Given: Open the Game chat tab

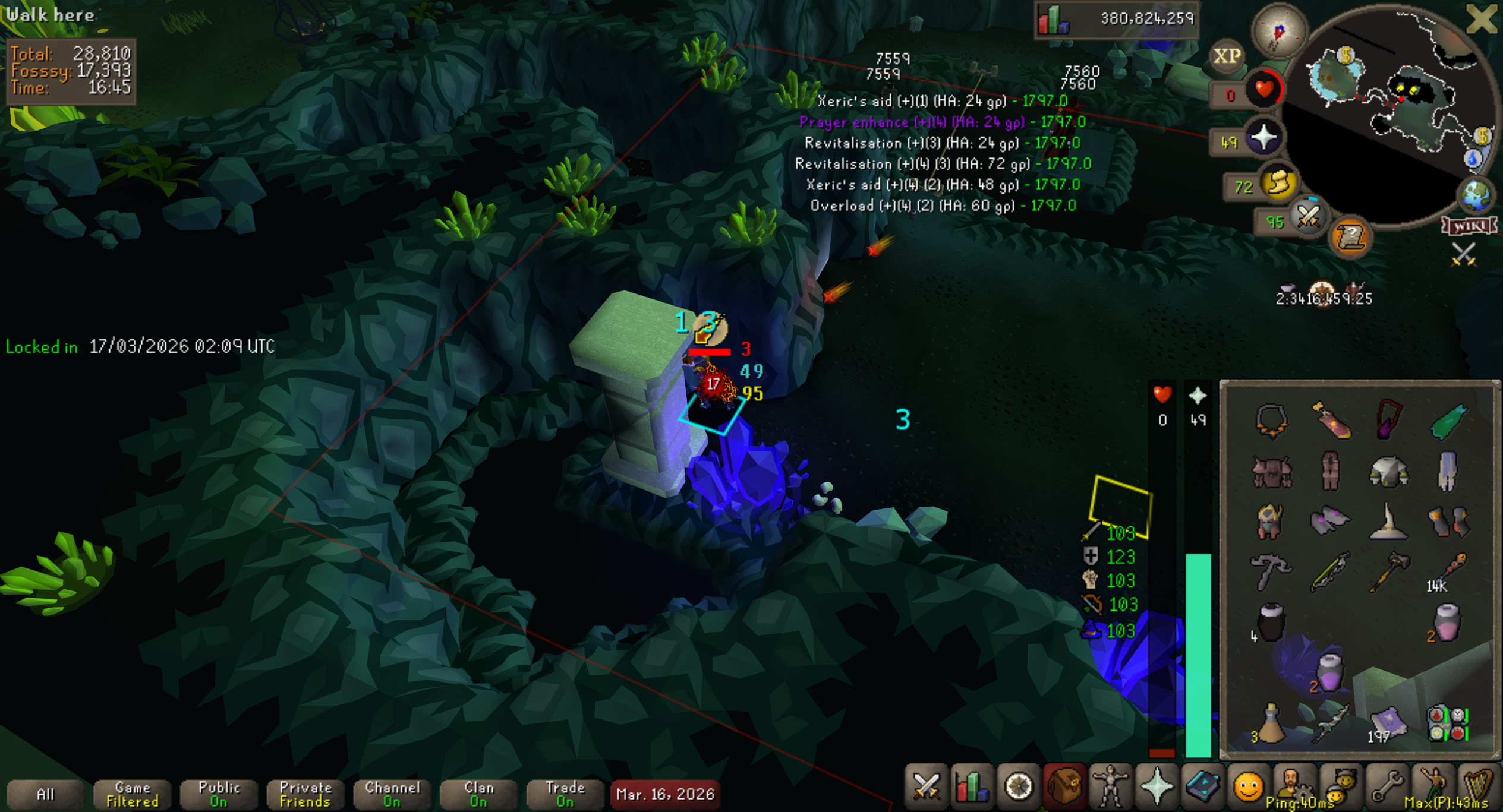Looking at the screenshot, I should pos(132,794).
